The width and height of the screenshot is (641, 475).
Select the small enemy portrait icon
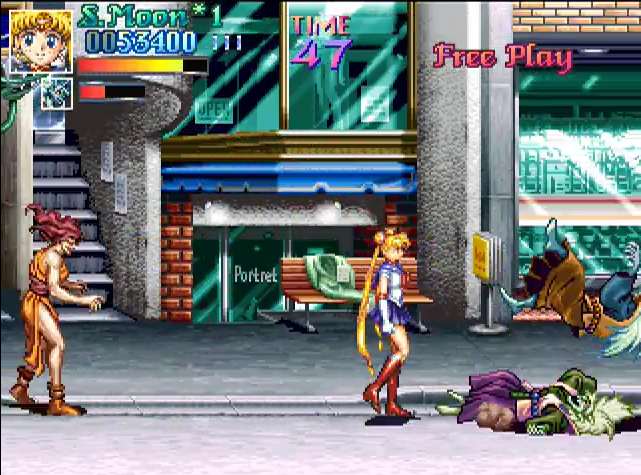tap(58, 92)
